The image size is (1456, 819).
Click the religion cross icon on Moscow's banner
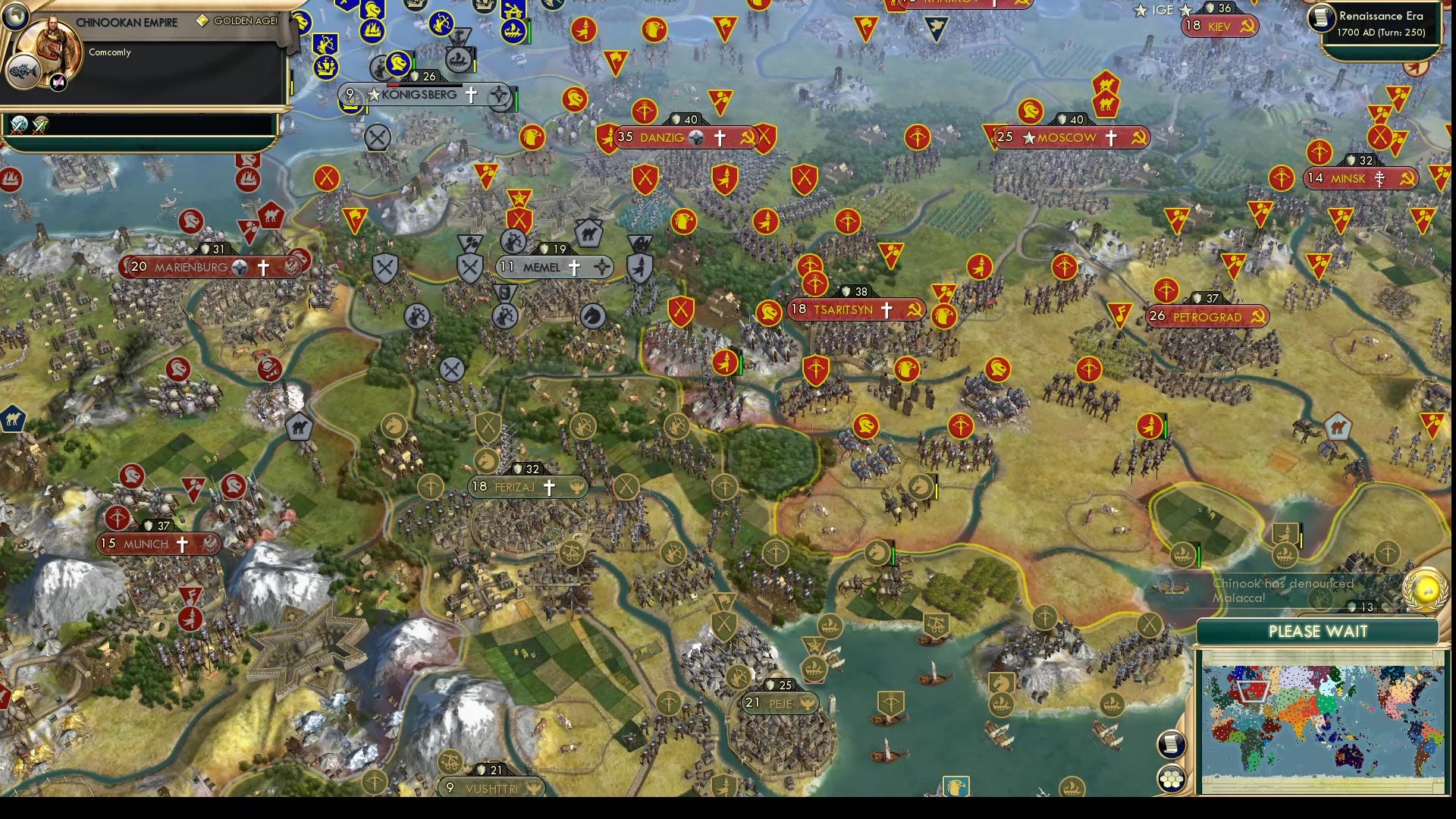[x=1110, y=137]
